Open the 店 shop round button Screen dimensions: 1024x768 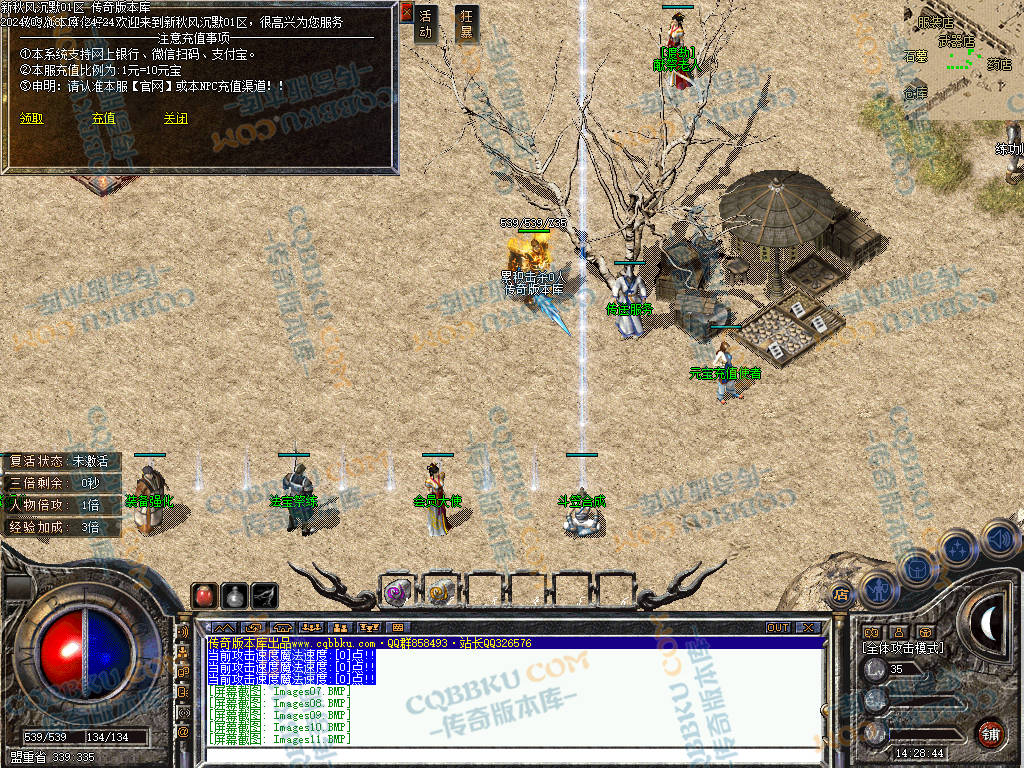841,595
